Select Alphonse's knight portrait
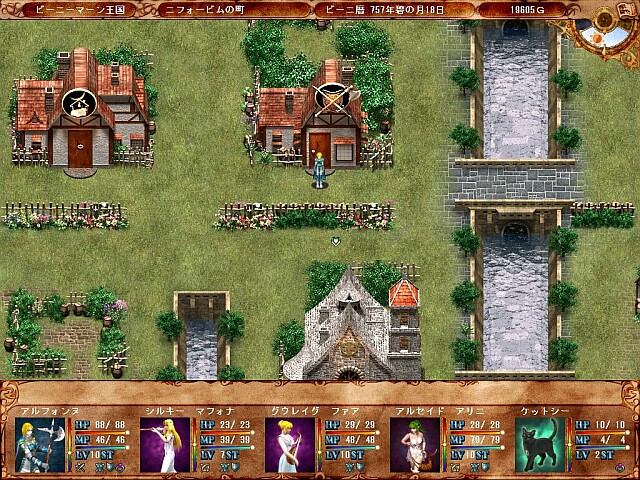This screenshot has width=640, height=480. click(40, 445)
